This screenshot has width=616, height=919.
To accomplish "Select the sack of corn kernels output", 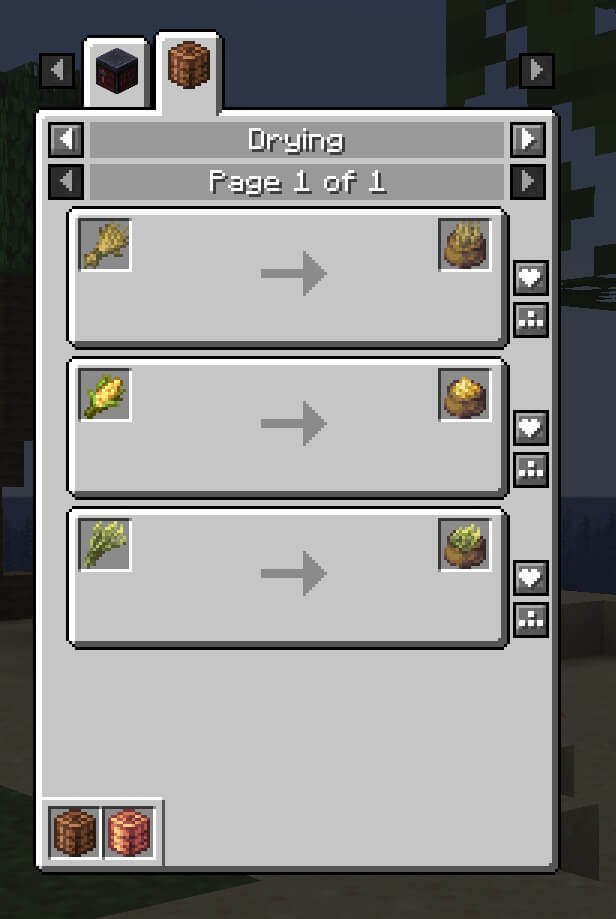I will (x=465, y=395).
